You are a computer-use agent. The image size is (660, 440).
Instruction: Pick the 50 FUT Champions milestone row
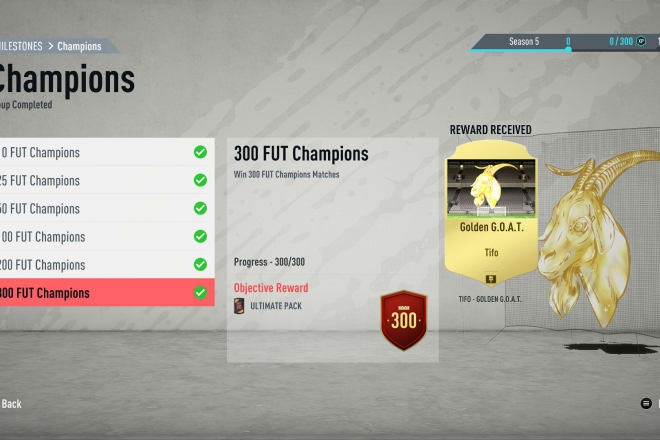pyautogui.click(x=105, y=209)
